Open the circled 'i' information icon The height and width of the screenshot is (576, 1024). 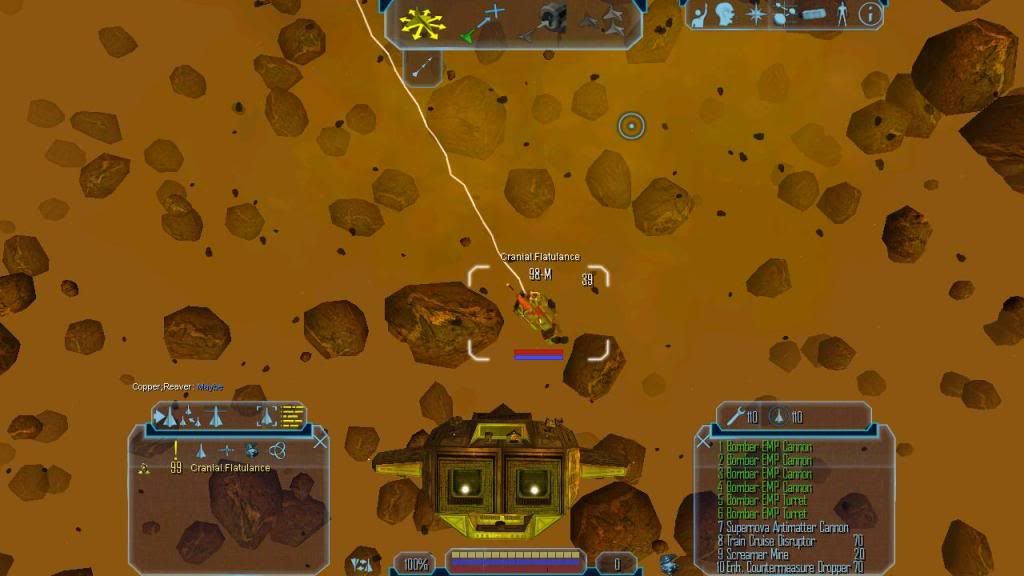click(x=870, y=14)
